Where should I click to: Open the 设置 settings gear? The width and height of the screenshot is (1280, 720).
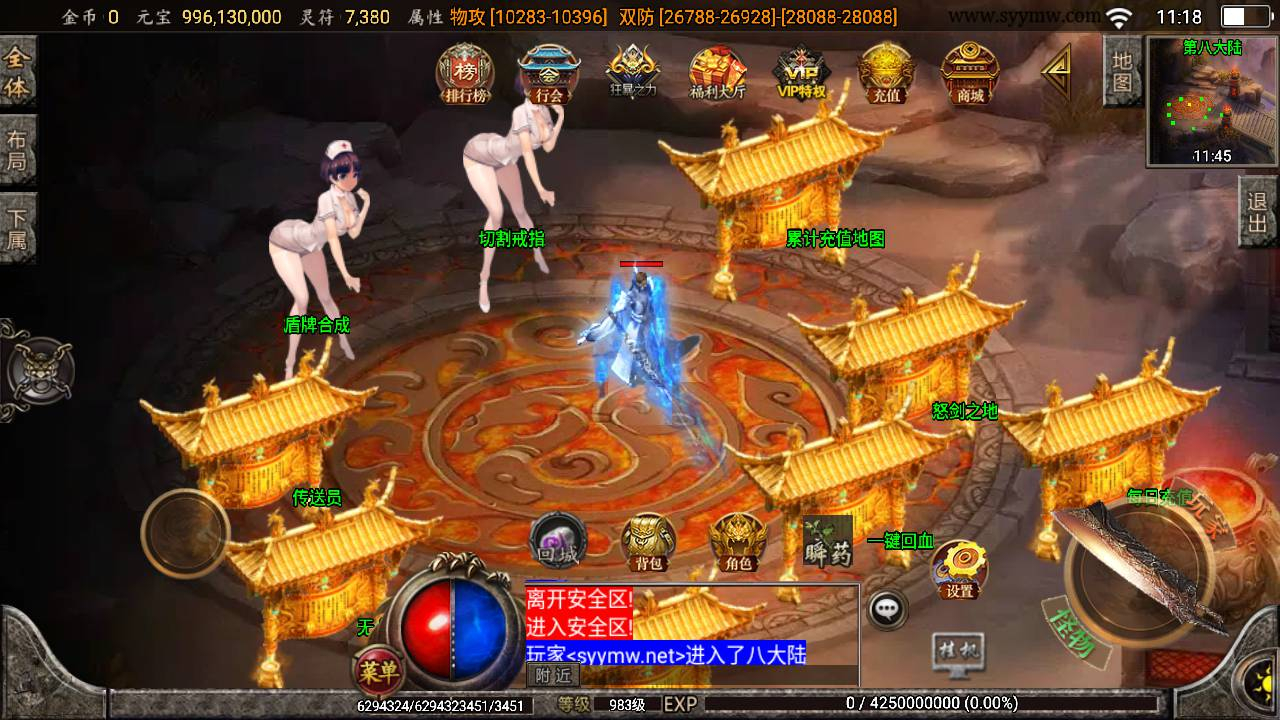(x=960, y=569)
